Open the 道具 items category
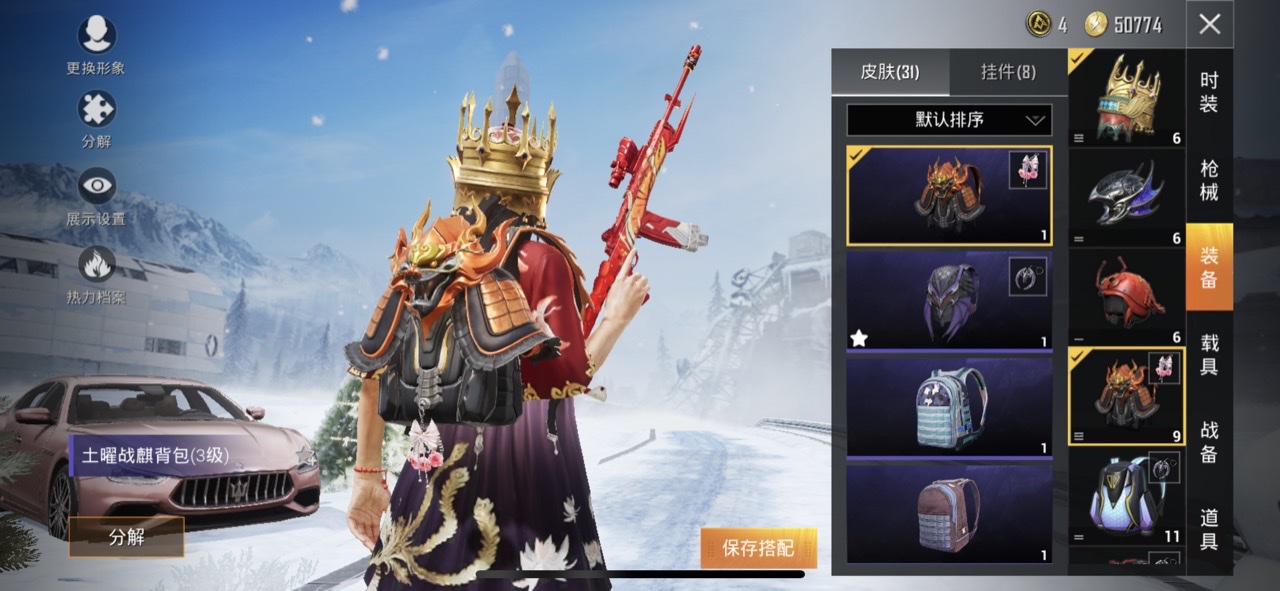This screenshot has width=1280, height=591. point(1209,529)
